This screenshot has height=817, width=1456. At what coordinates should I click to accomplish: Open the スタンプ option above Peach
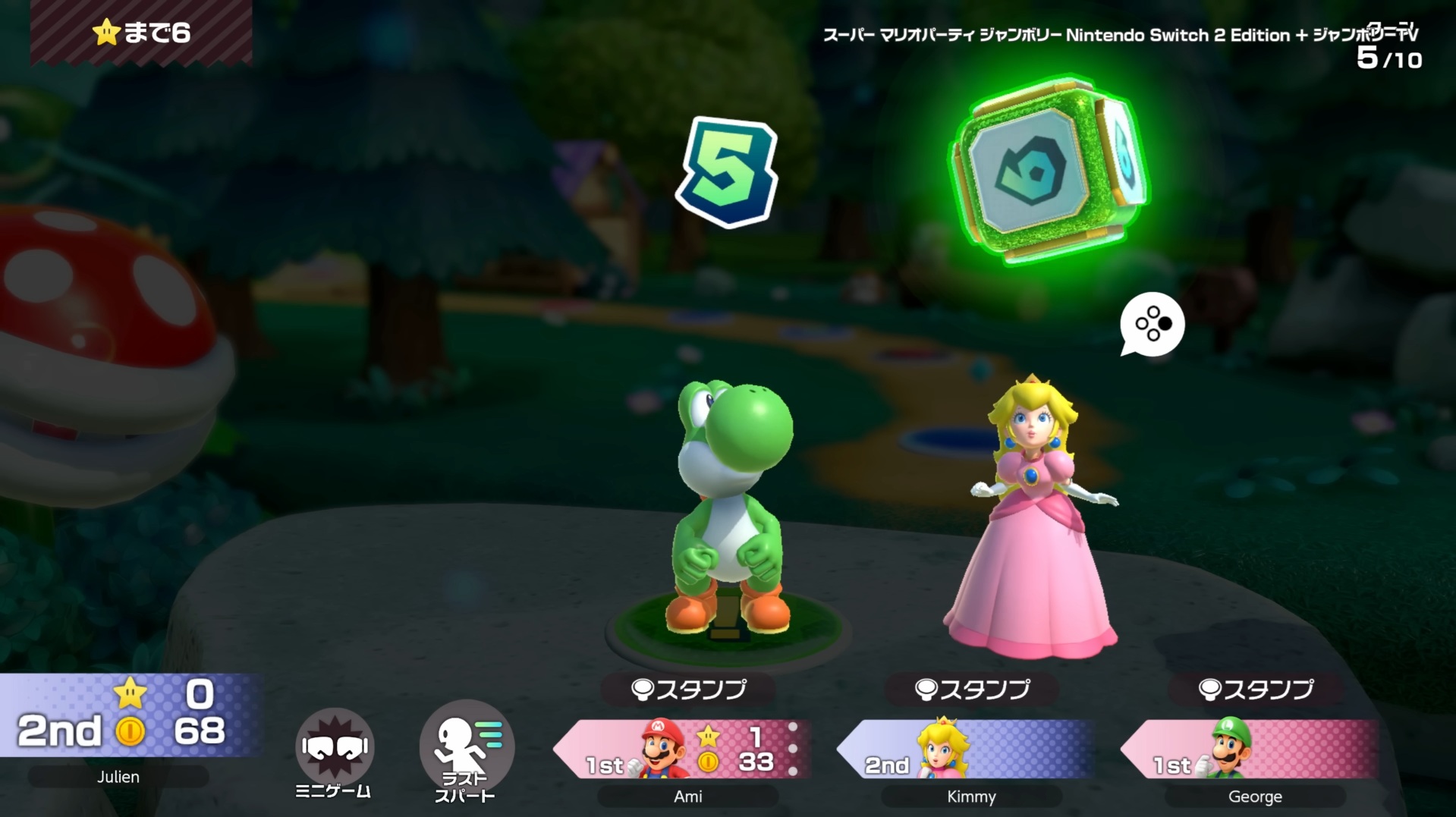(x=971, y=689)
